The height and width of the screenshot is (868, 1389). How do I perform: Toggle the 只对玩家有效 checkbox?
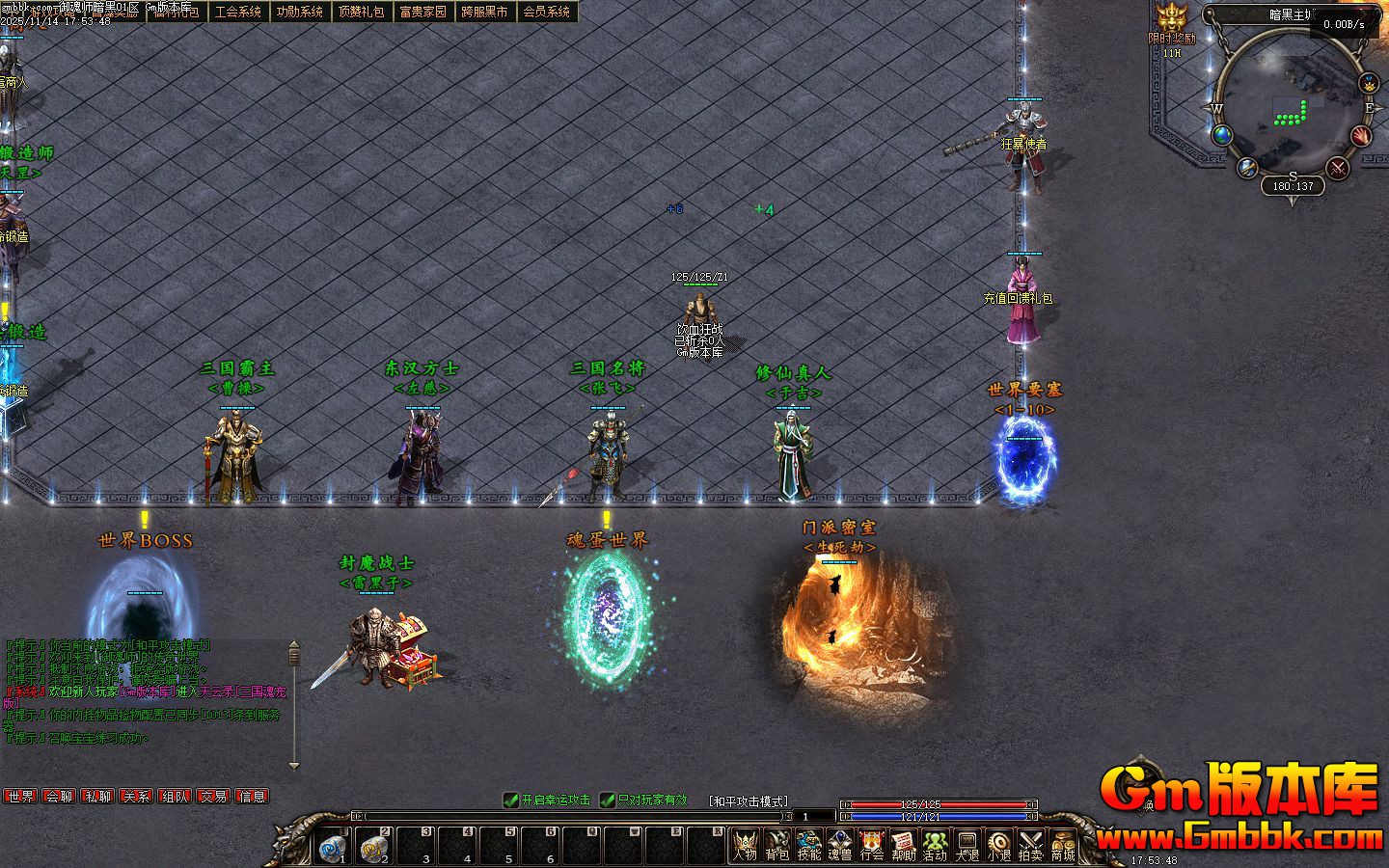click(x=608, y=800)
